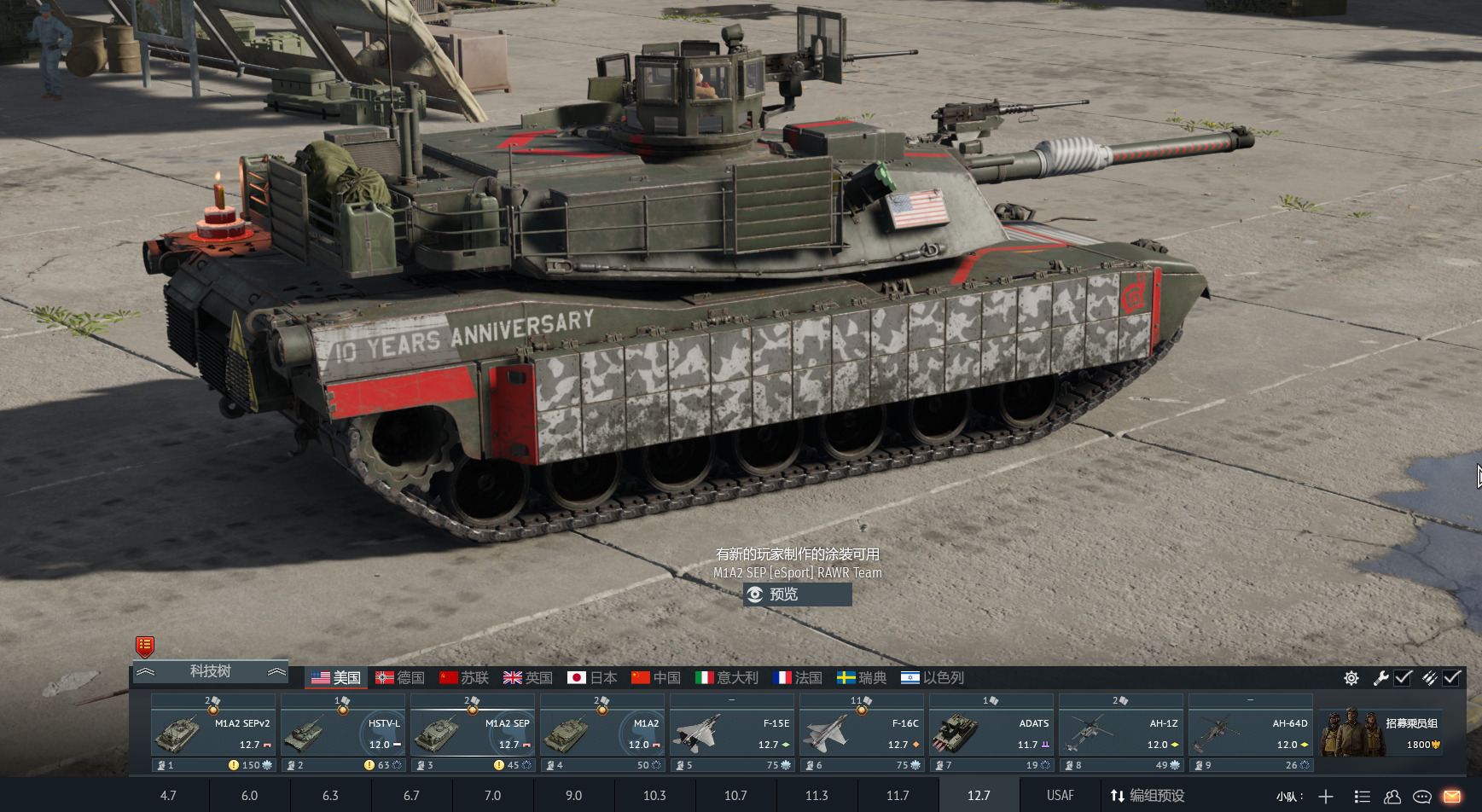Choose the HSTV-L vehicle slot

(343, 734)
